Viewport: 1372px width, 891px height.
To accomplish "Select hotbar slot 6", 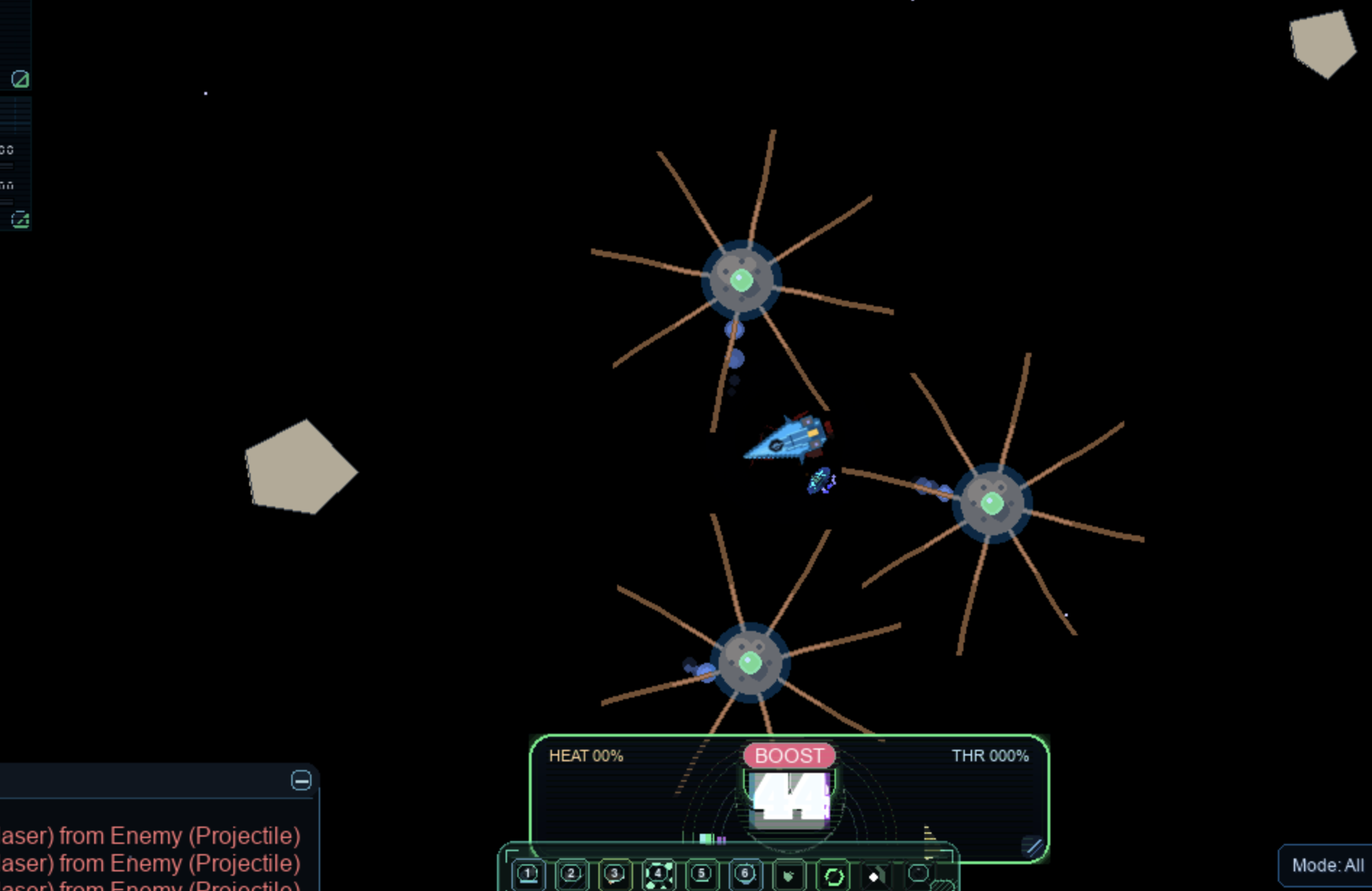I will [x=745, y=874].
